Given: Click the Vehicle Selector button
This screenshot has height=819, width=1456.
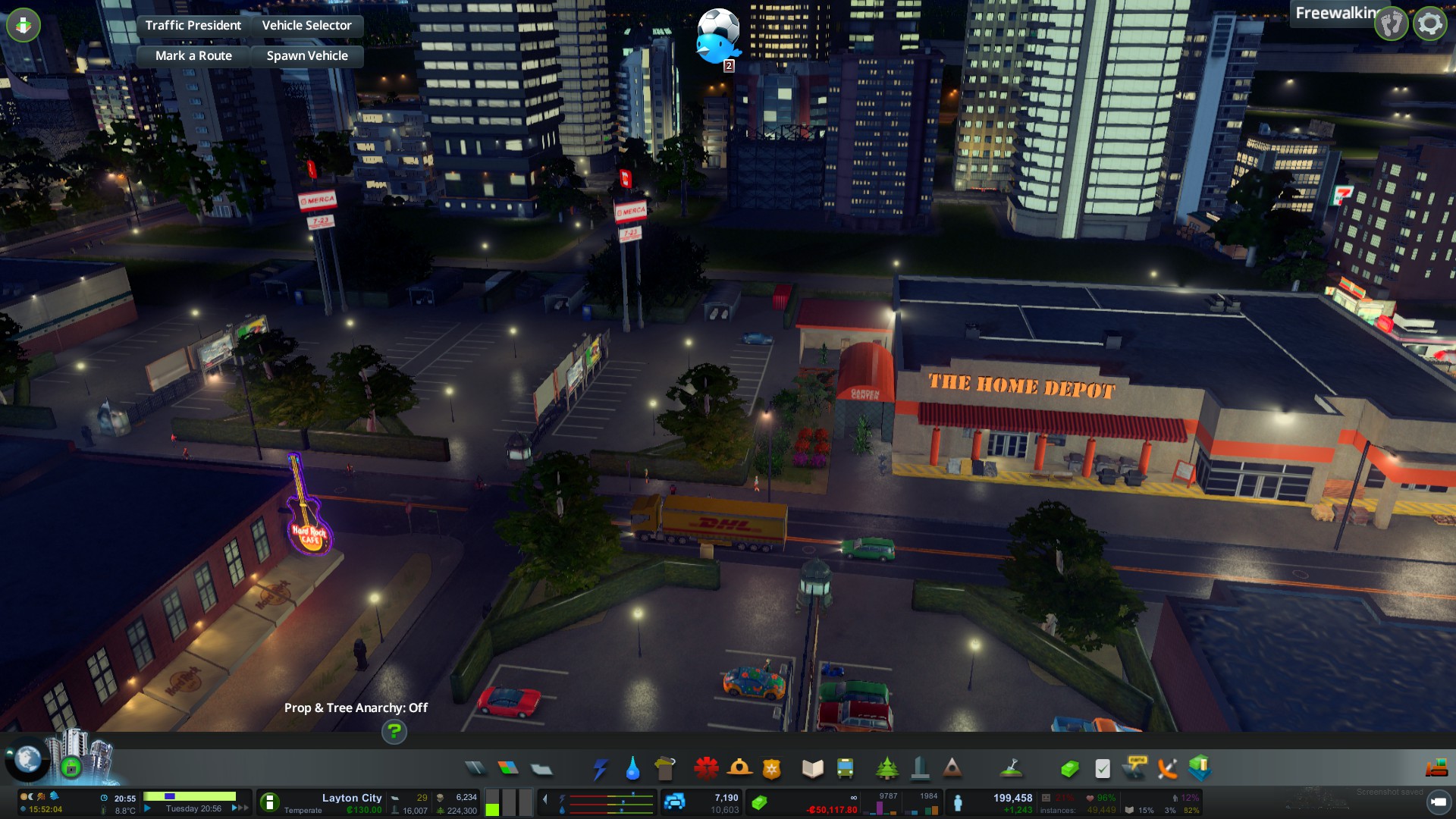Looking at the screenshot, I should [306, 26].
